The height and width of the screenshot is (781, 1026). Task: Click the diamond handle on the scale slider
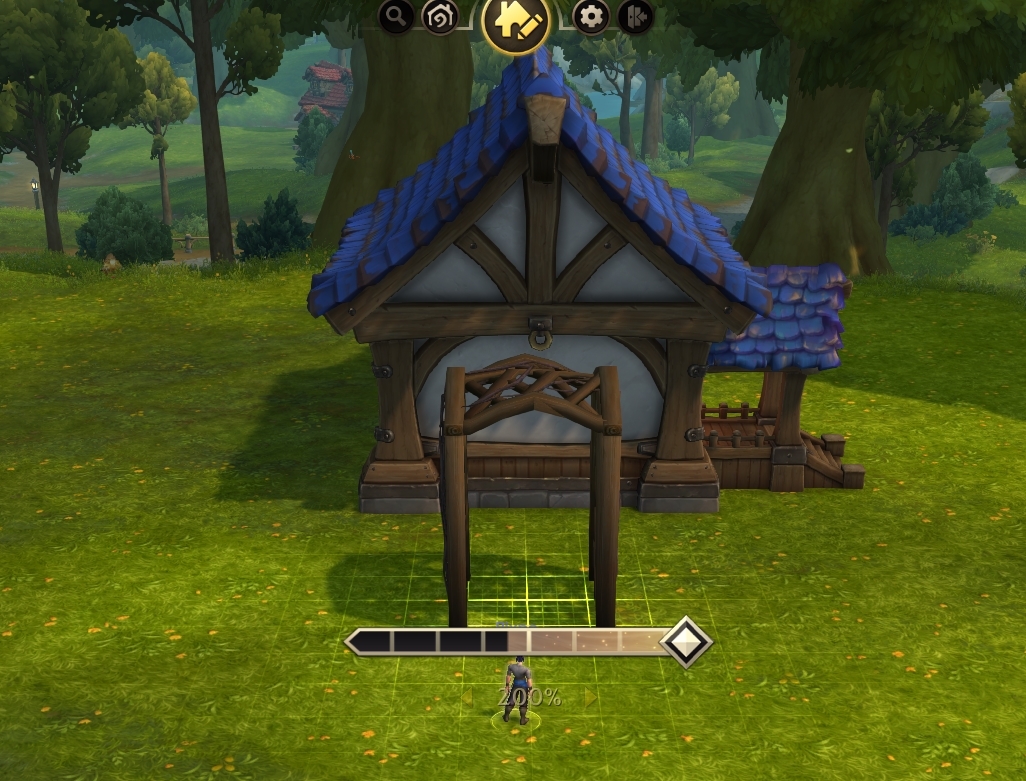[687, 642]
